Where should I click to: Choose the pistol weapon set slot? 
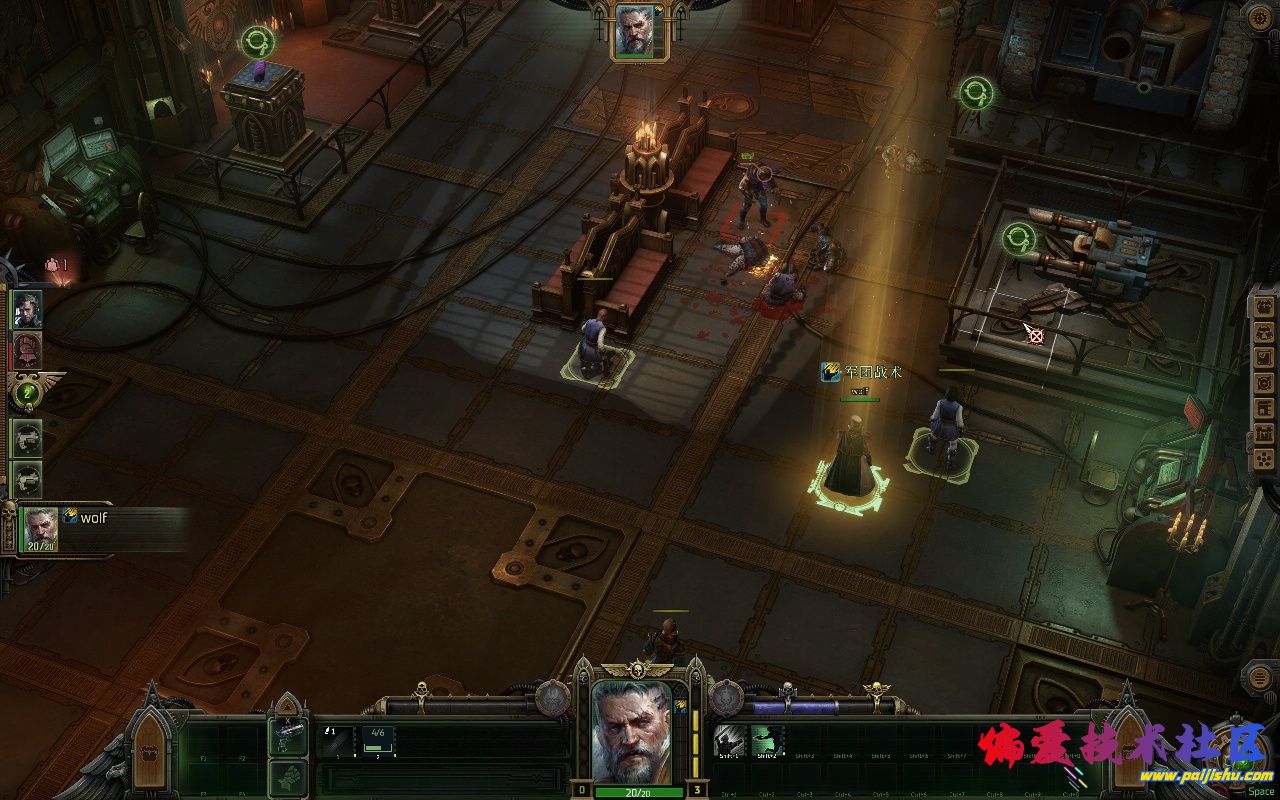pos(286,738)
